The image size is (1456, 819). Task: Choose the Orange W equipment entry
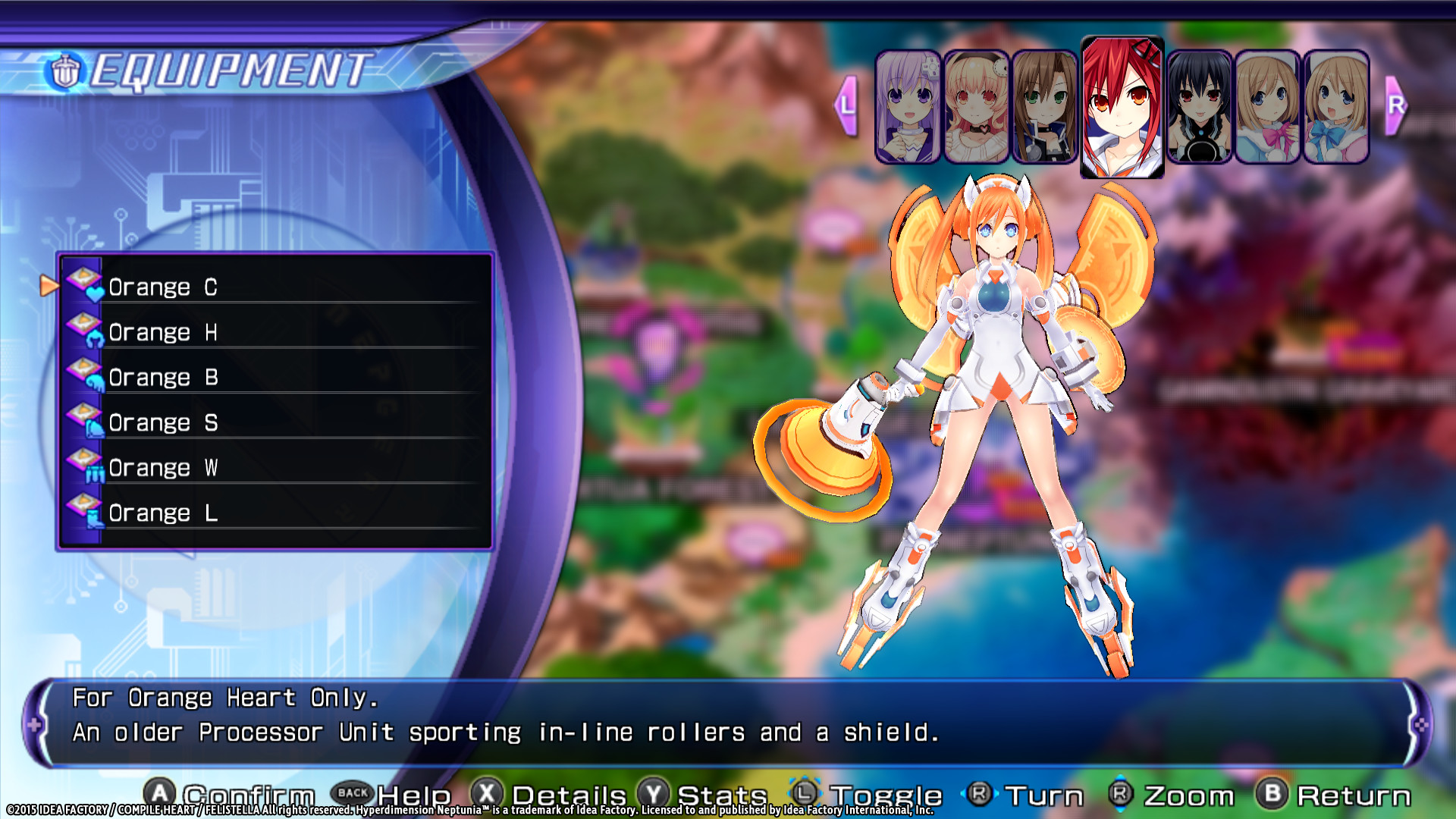pyautogui.click(x=273, y=468)
